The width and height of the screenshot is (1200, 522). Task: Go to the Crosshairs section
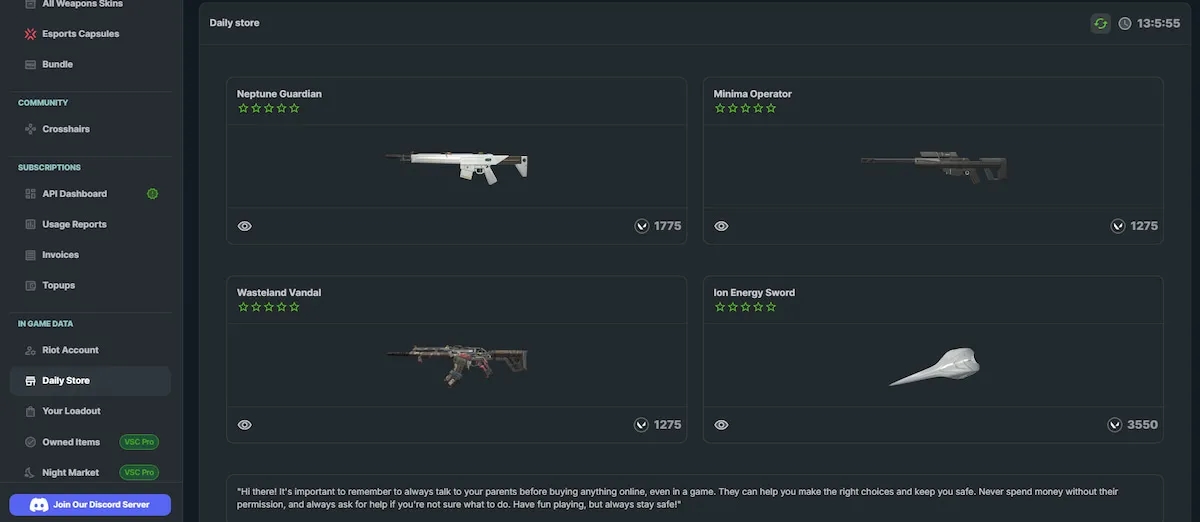coord(65,129)
